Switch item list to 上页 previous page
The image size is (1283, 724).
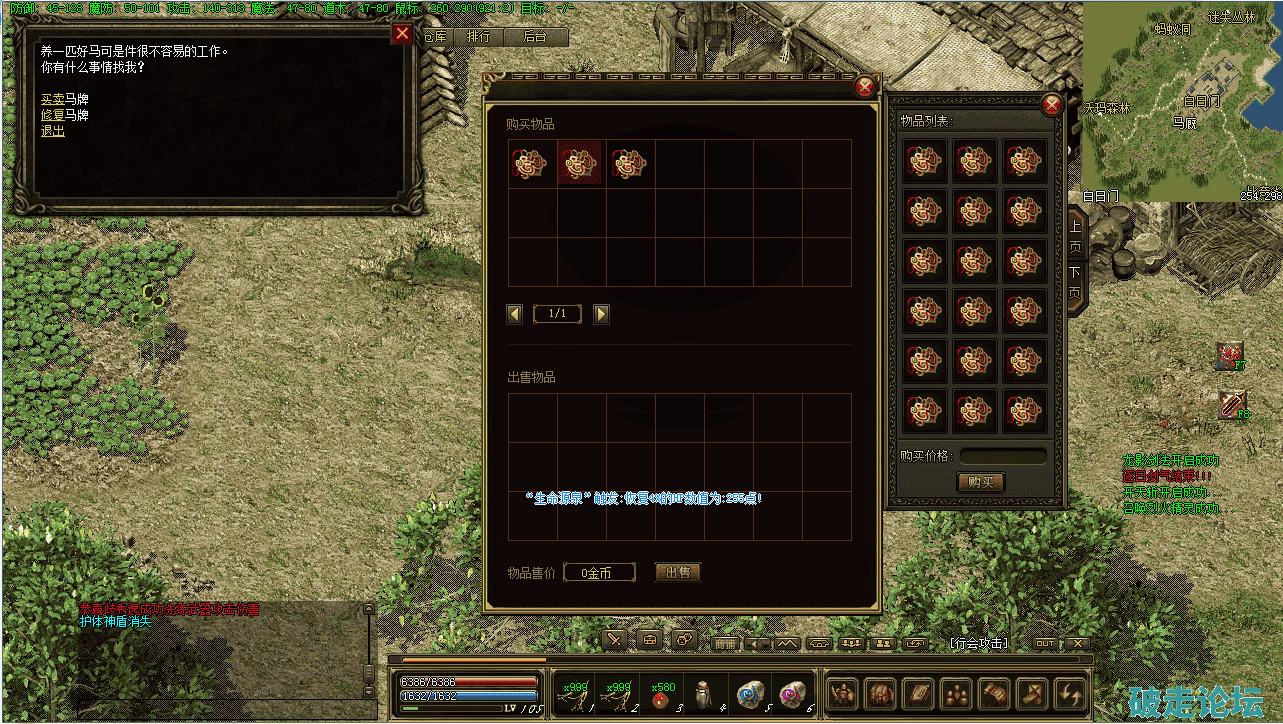pos(1075,232)
